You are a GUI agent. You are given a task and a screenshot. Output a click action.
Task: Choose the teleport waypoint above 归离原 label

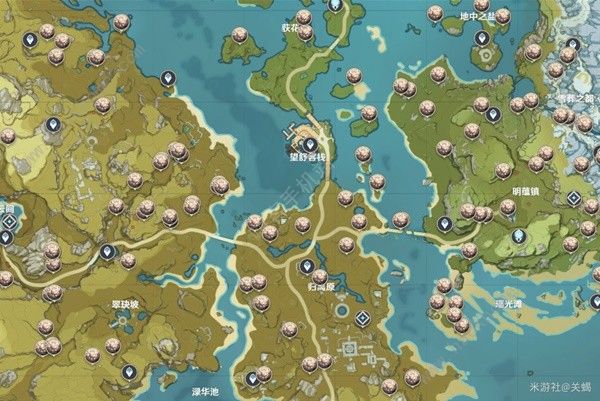[x=308, y=267]
